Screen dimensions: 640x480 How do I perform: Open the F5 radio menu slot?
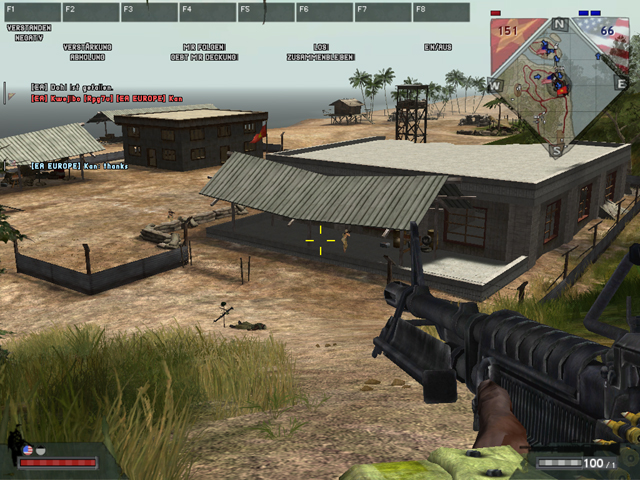point(265,12)
